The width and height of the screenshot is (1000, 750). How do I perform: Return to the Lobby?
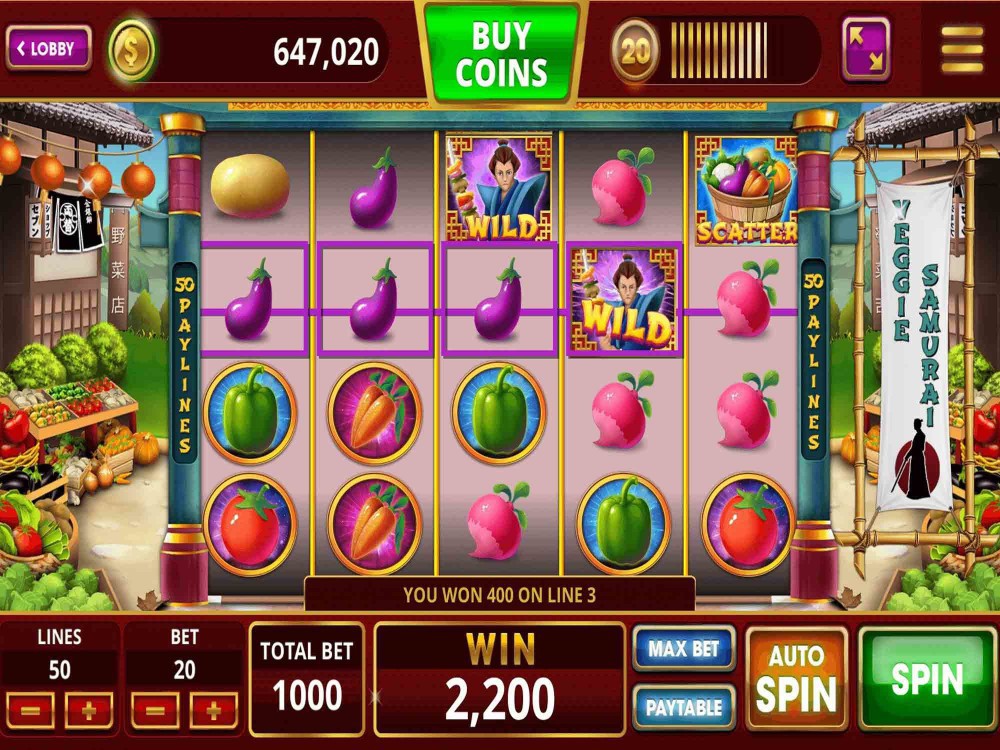[49, 48]
